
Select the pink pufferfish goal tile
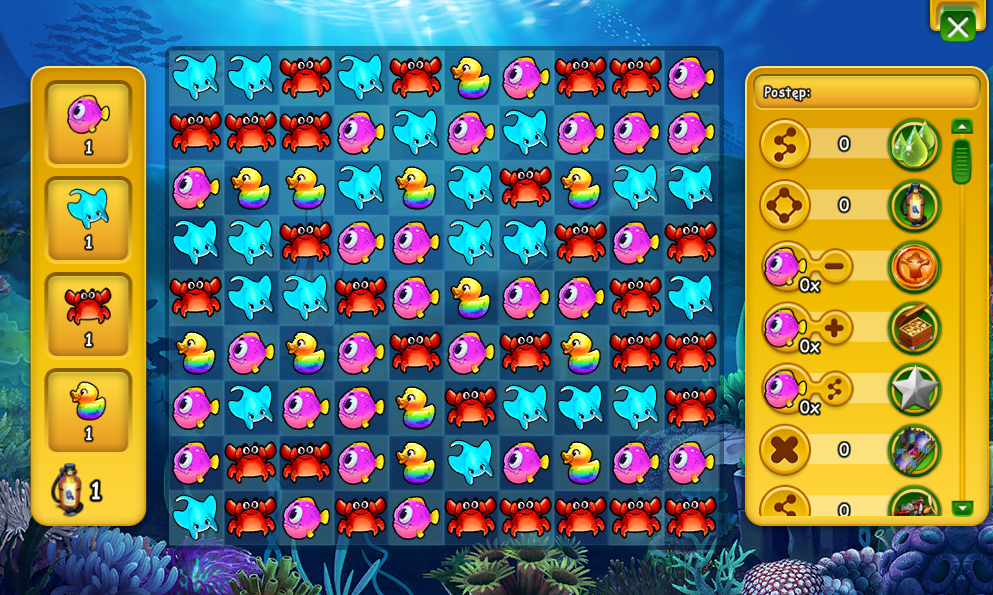(88, 123)
